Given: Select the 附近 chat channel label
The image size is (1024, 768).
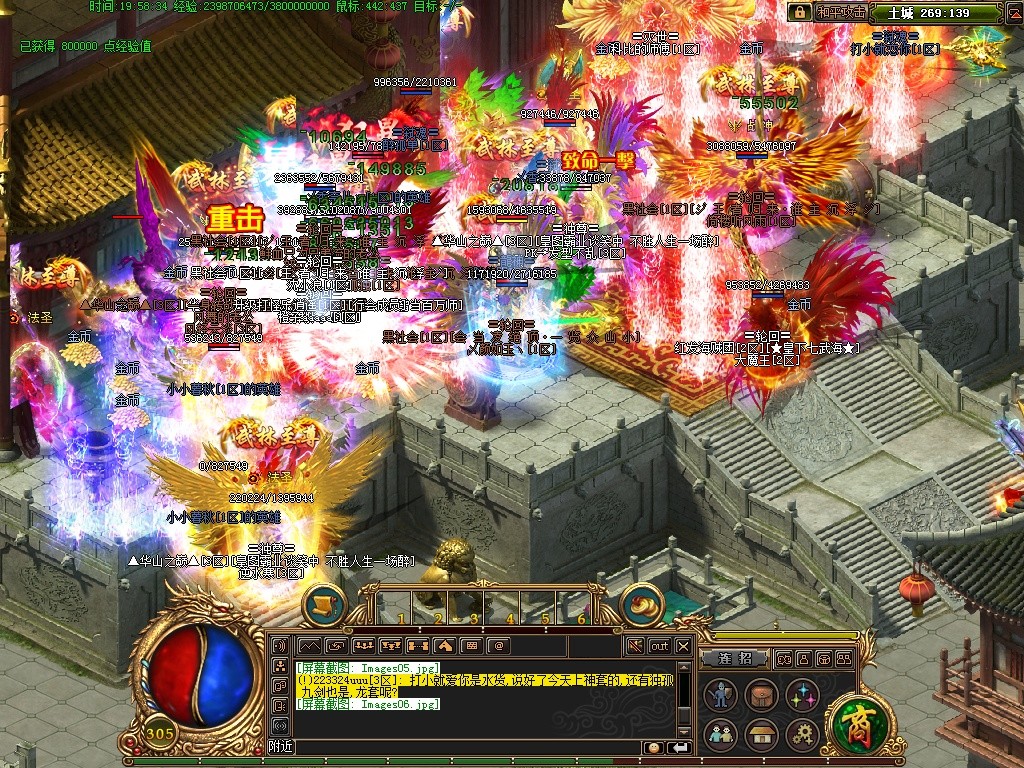Looking at the screenshot, I should pyautogui.click(x=281, y=748).
